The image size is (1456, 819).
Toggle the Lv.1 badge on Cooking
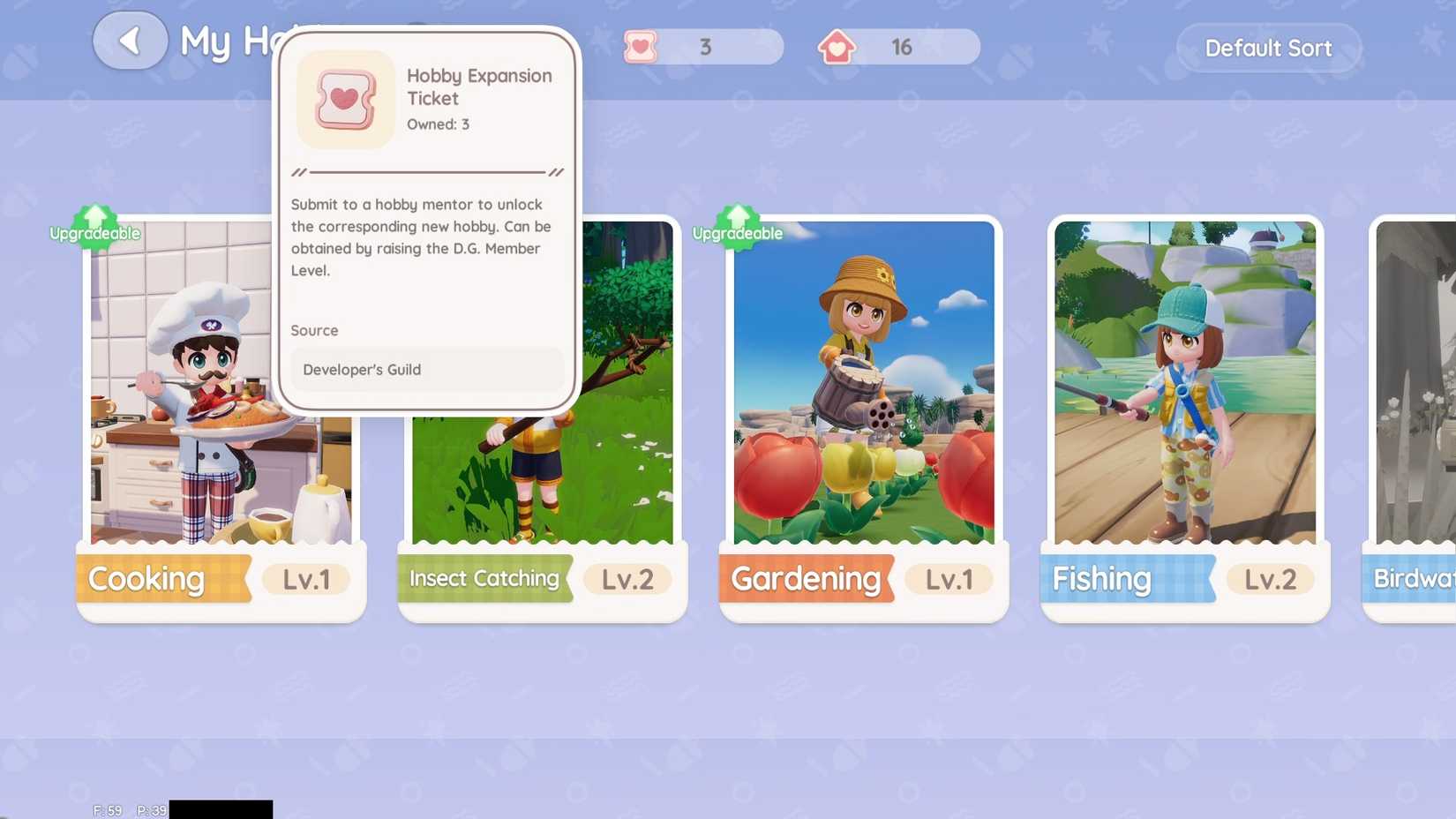306,580
